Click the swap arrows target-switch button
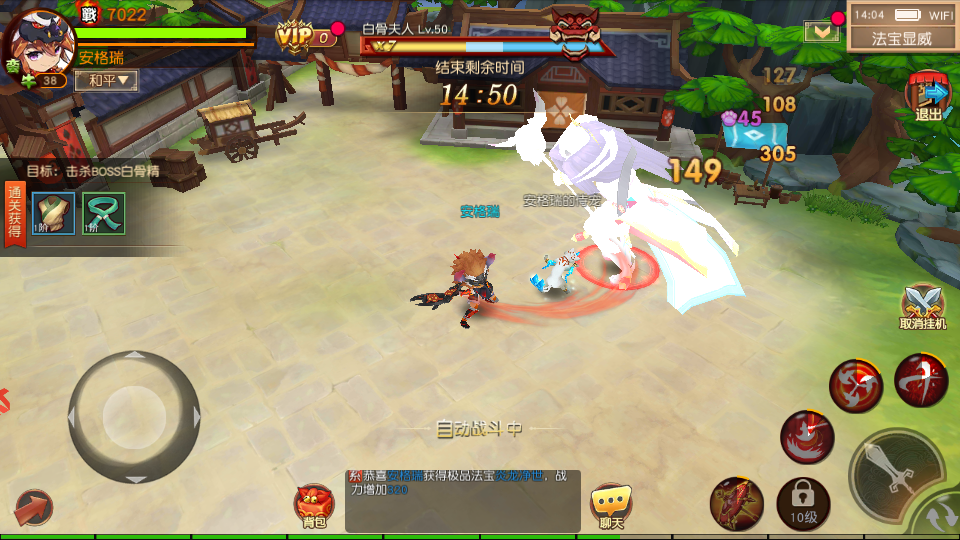The width and height of the screenshot is (960, 540). pos(942,519)
